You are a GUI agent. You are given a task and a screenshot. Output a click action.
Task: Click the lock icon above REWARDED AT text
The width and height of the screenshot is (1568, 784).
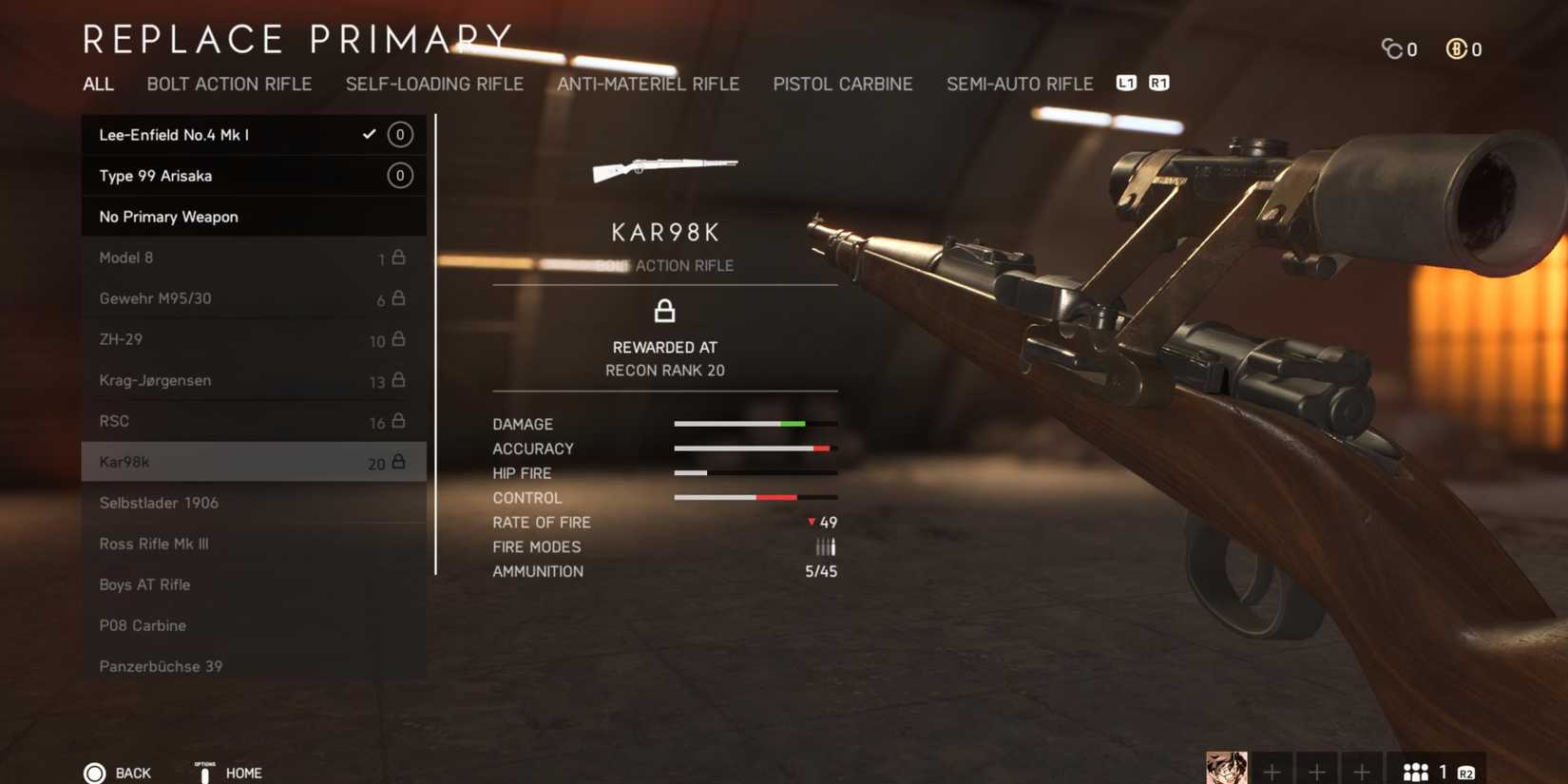664,311
